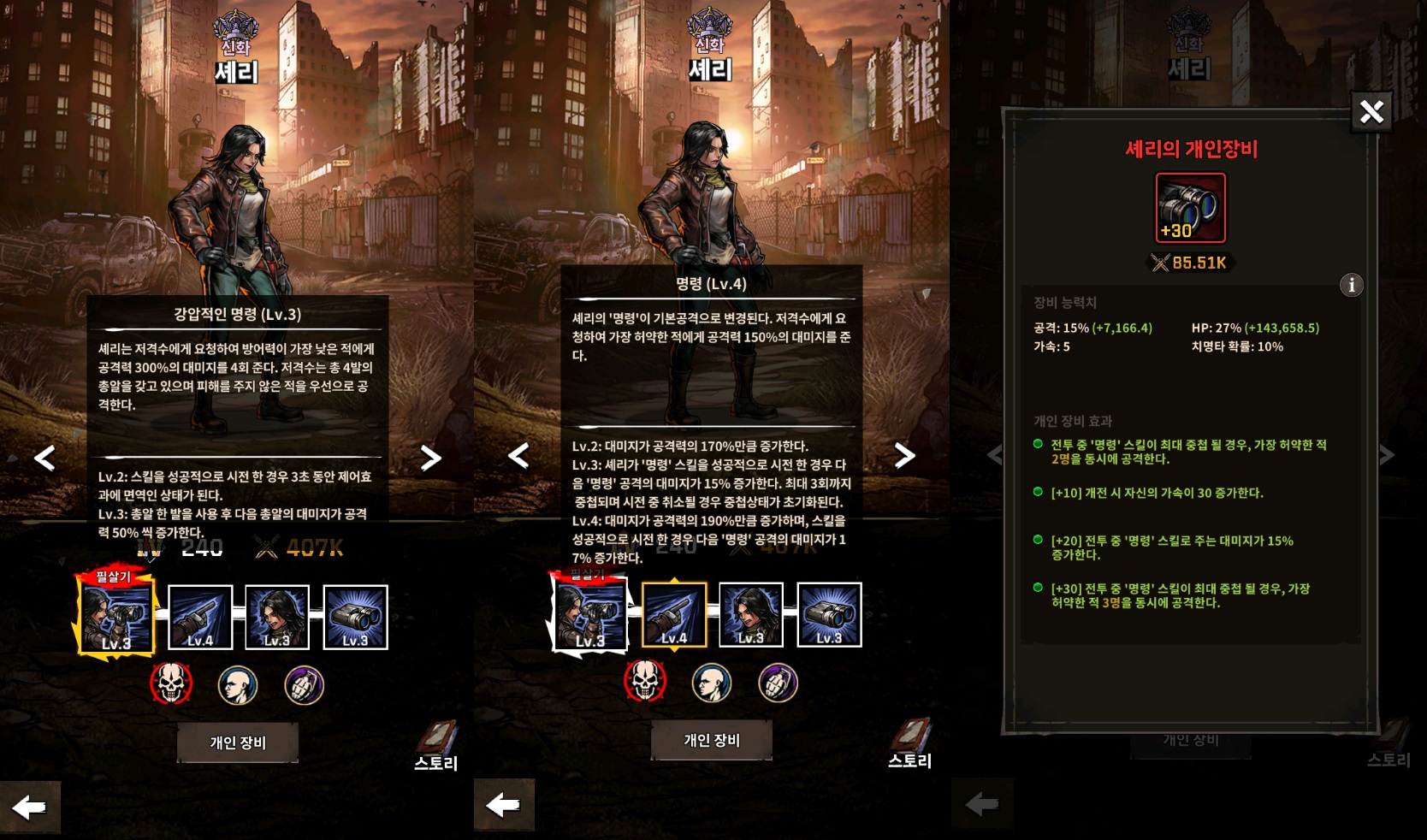Select the bald head icon under 강압적인 명령
The height and width of the screenshot is (840, 1427).
(x=238, y=685)
